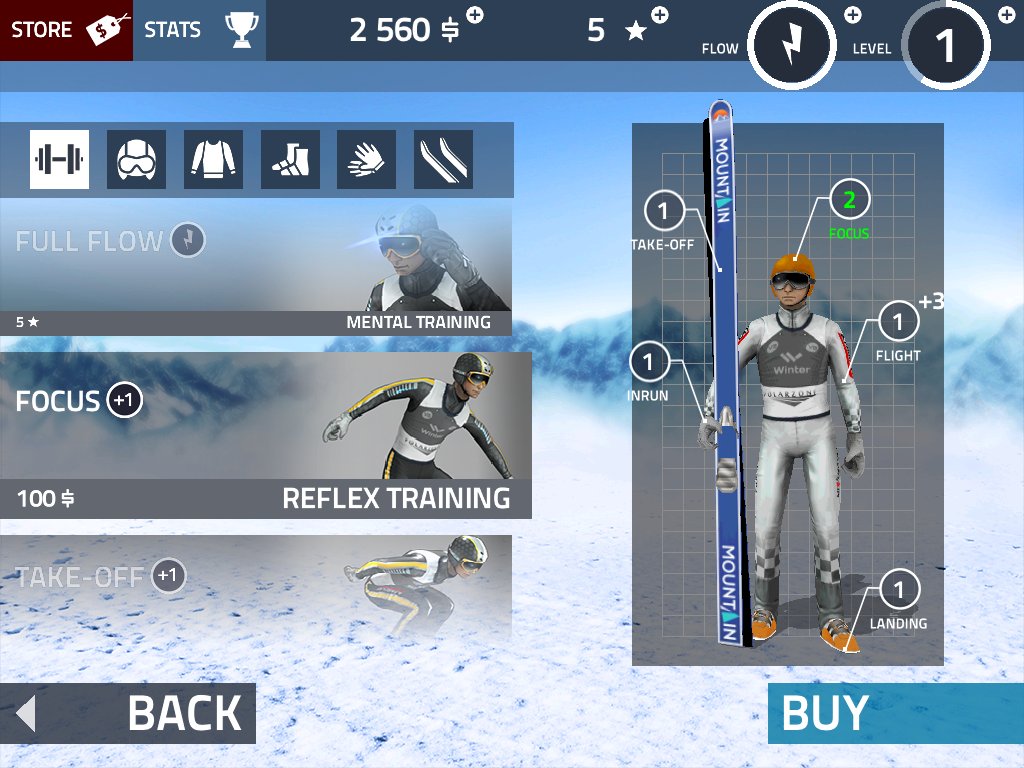Screen dimensions: 1024x768
Task: Select the Focus reflex training item
Action: 265,435
